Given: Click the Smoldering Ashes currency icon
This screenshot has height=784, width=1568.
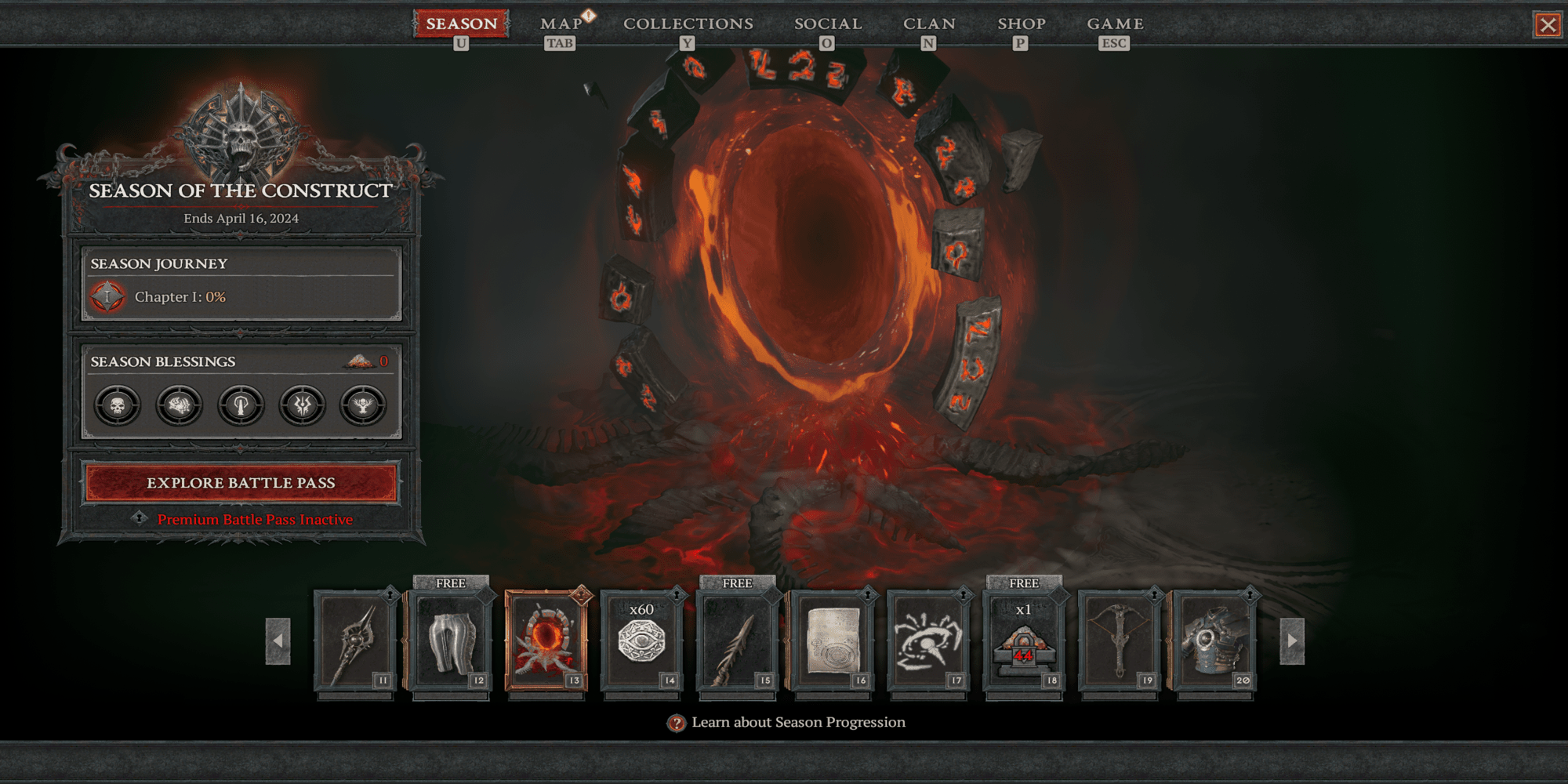Looking at the screenshot, I should [359, 361].
